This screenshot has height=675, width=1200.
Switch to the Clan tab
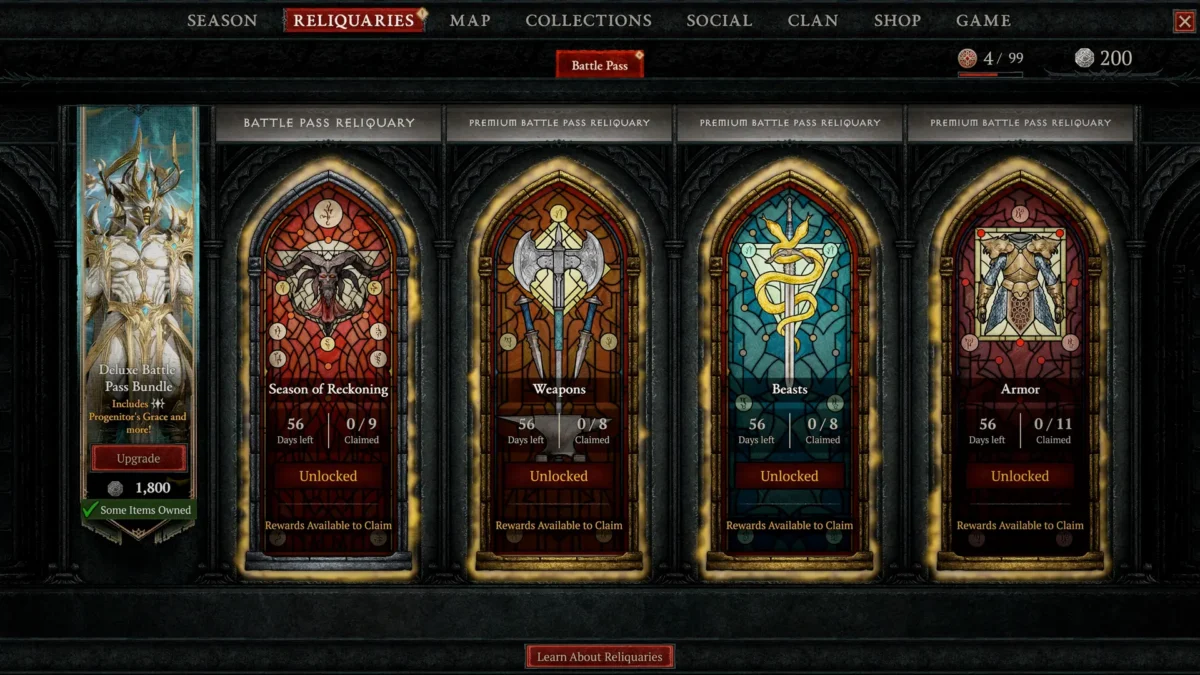click(x=813, y=20)
